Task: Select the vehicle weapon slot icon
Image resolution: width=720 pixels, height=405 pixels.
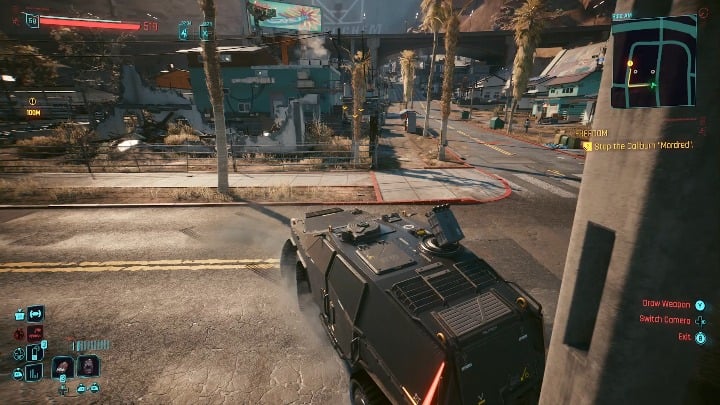Action: [35, 314]
